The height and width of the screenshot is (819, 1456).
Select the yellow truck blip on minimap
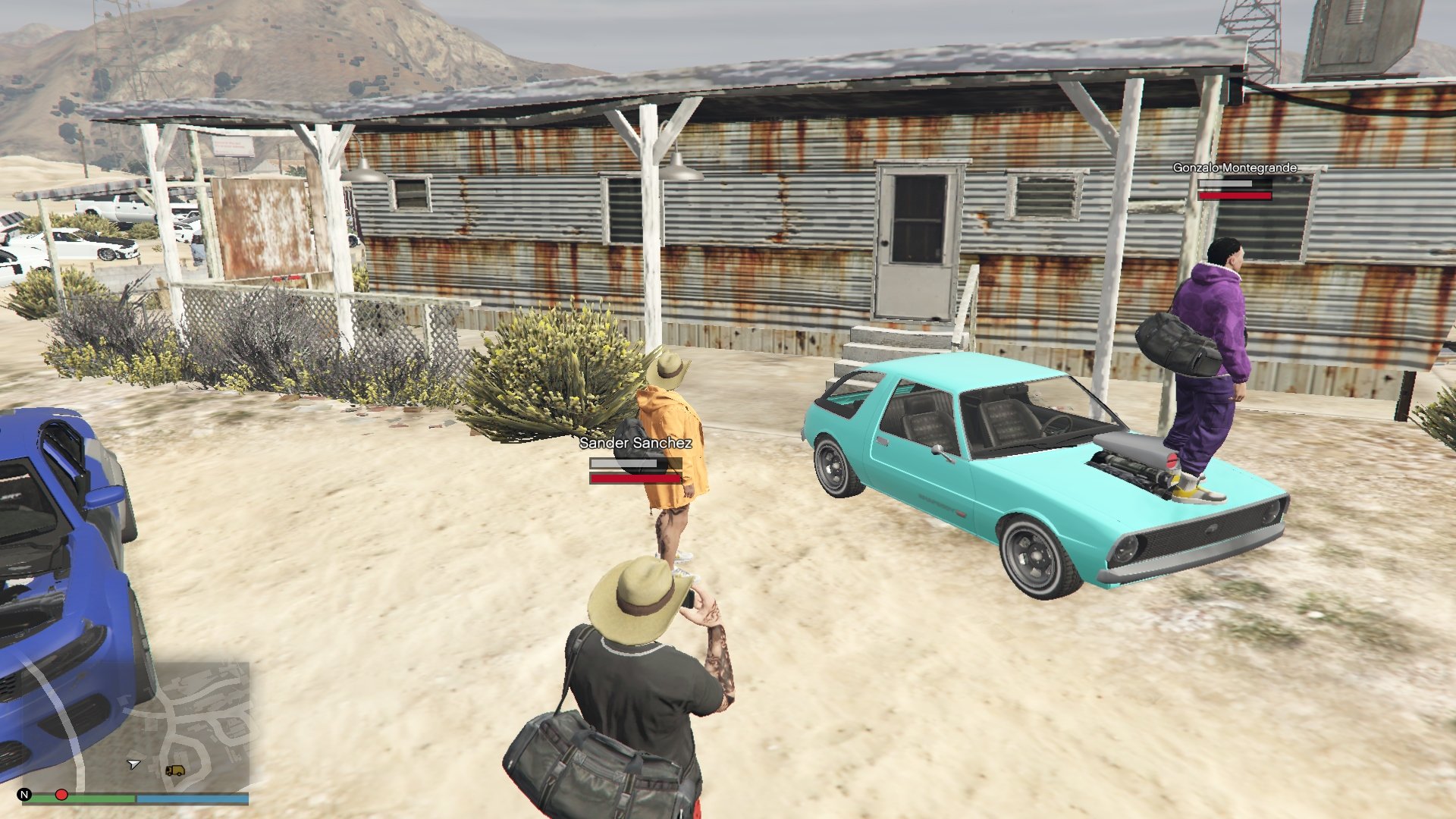tap(175, 770)
